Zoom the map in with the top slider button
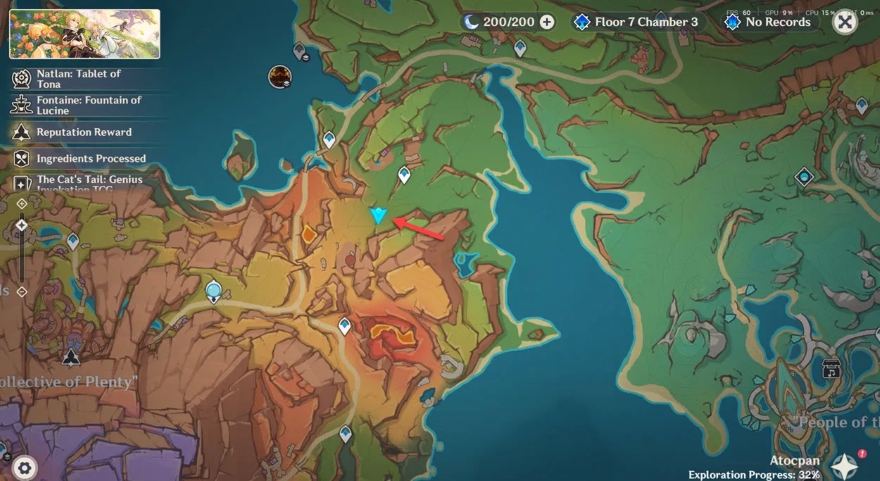 (22, 204)
